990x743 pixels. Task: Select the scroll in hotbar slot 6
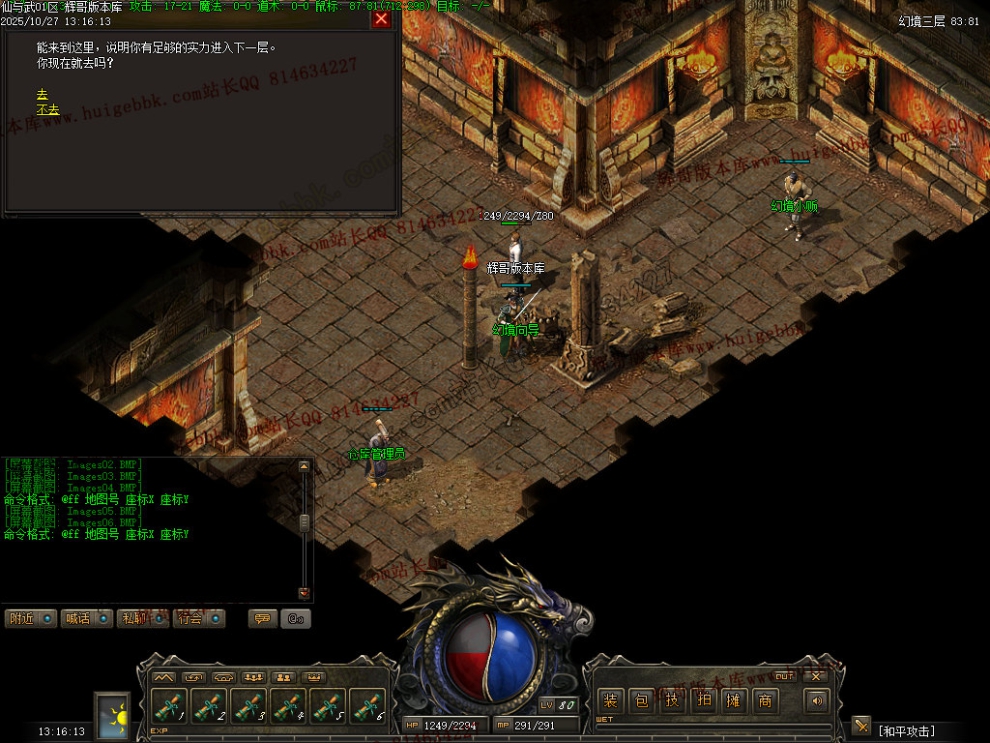(368, 706)
